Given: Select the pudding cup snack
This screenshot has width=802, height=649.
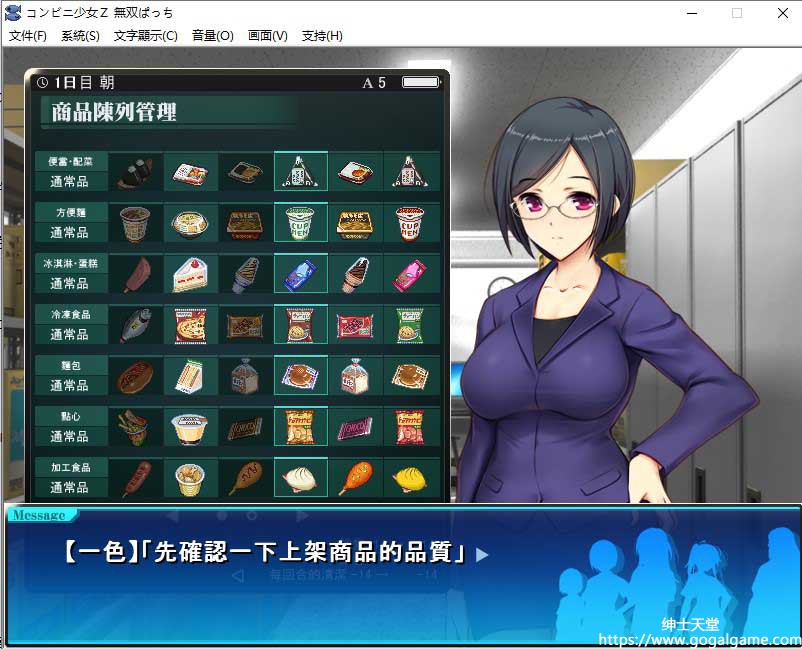Looking at the screenshot, I should tap(190, 427).
